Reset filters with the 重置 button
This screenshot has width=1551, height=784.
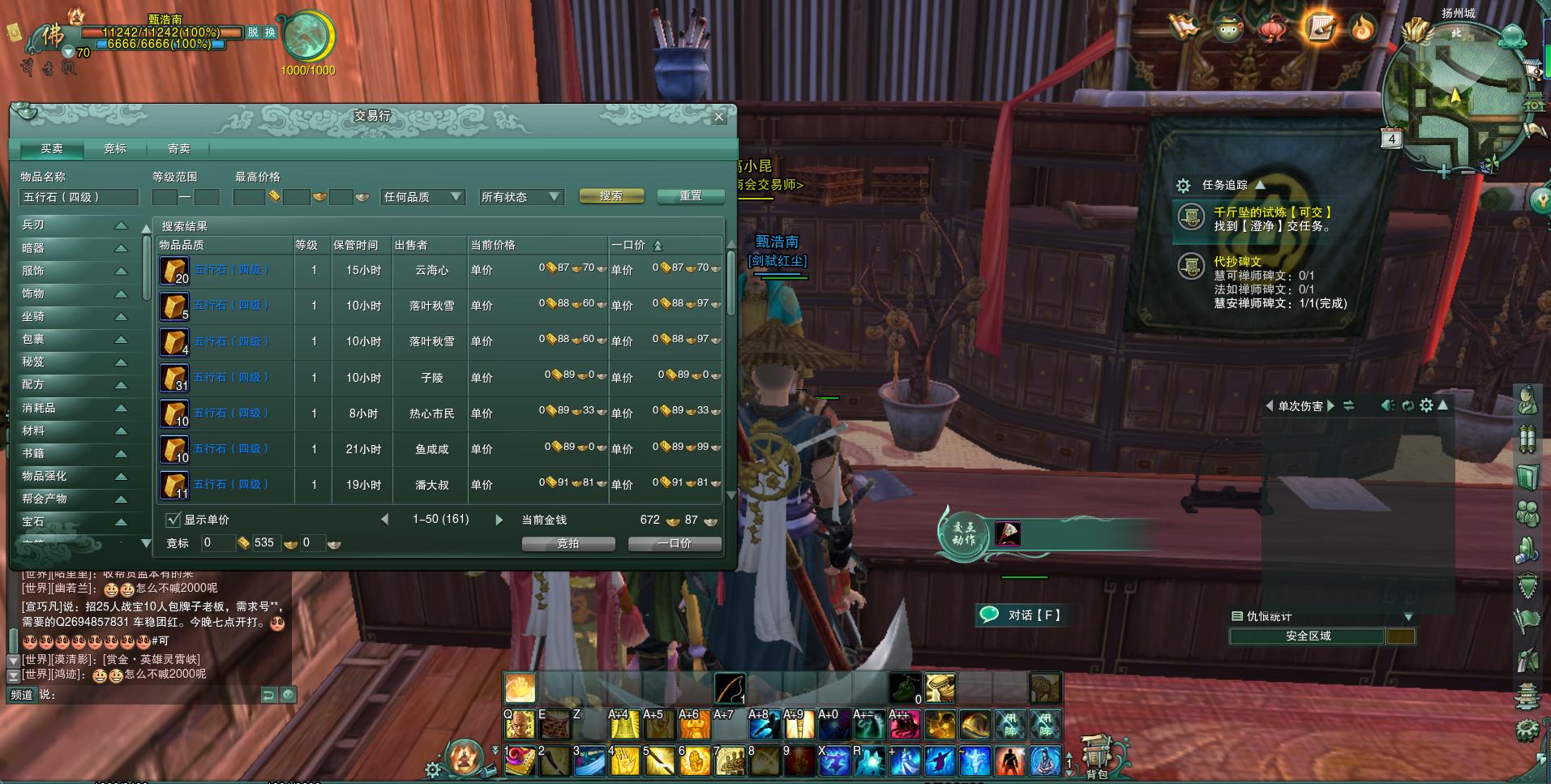point(690,196)
